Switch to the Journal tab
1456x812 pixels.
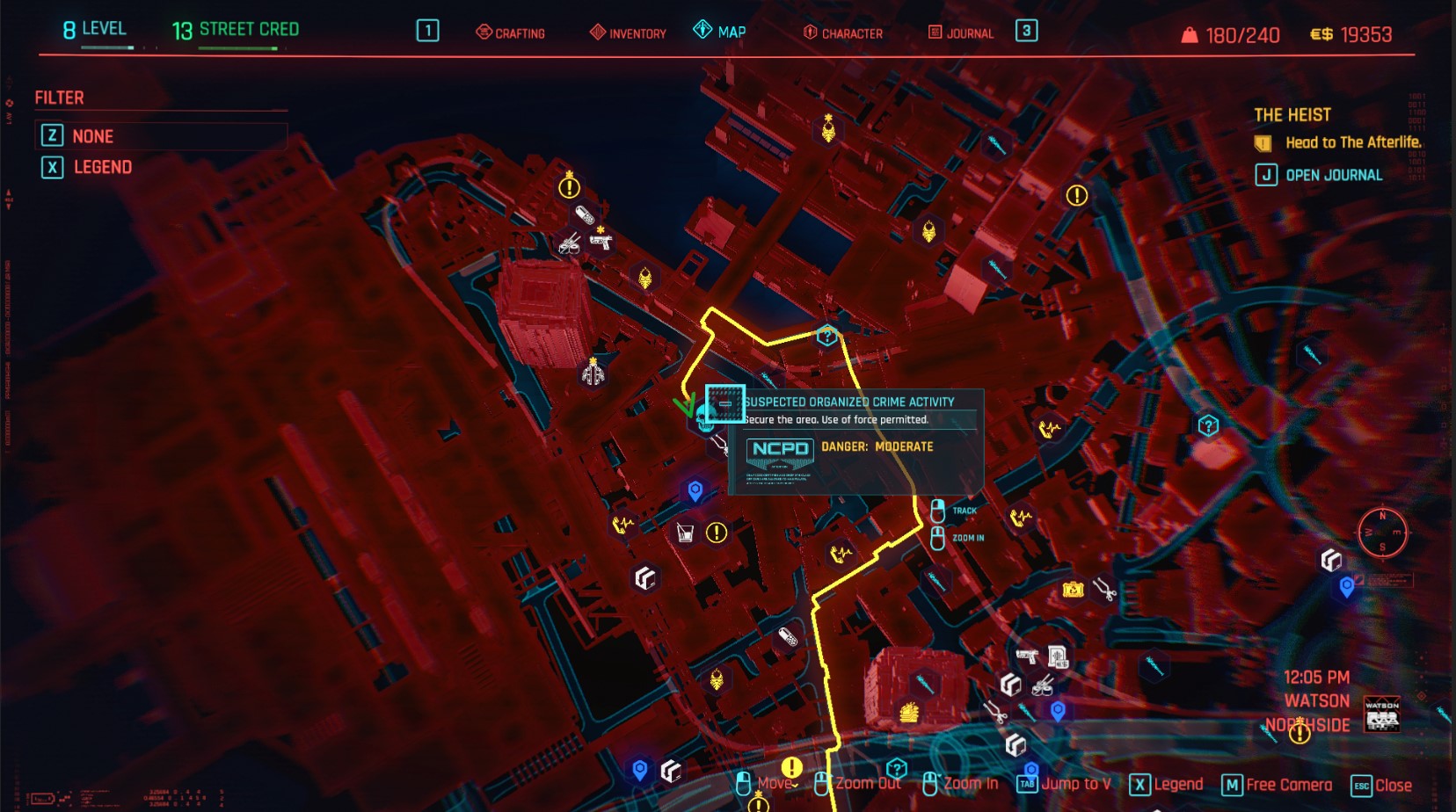(x=961, y=33)
